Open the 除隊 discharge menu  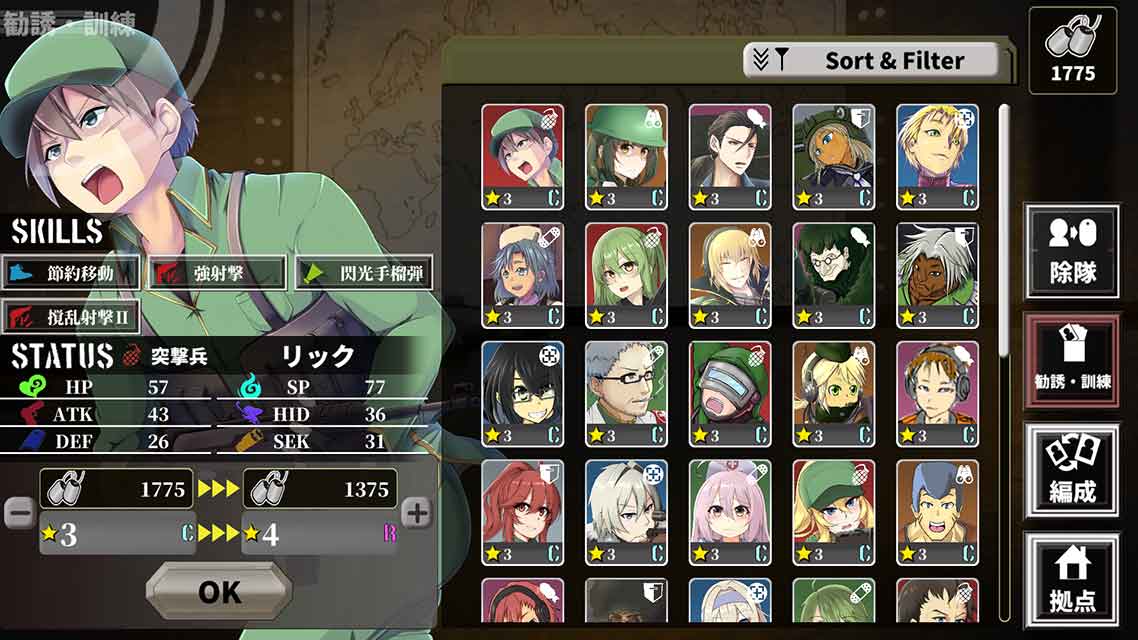click(x=1071, y=251)
